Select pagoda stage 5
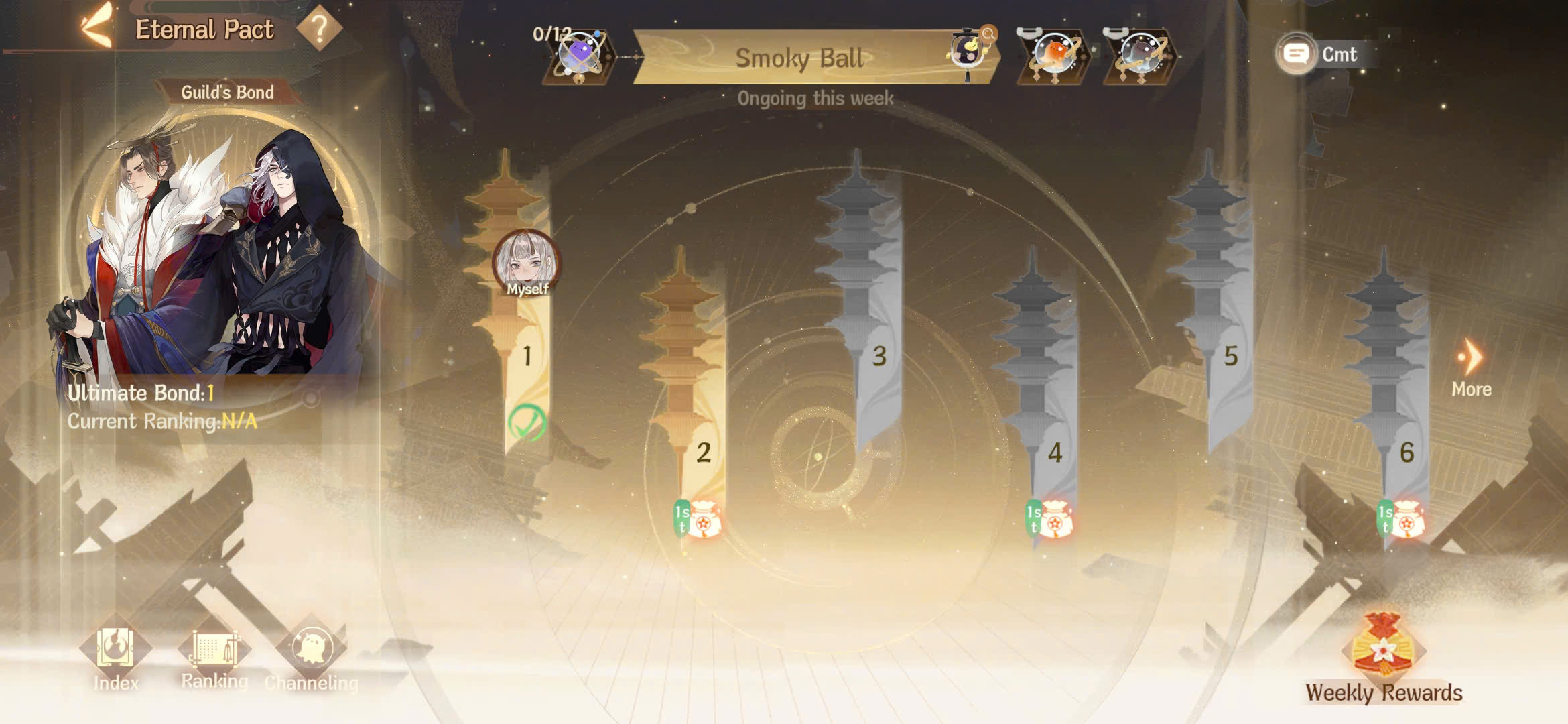1568x724 pixels. point(1230,355)
